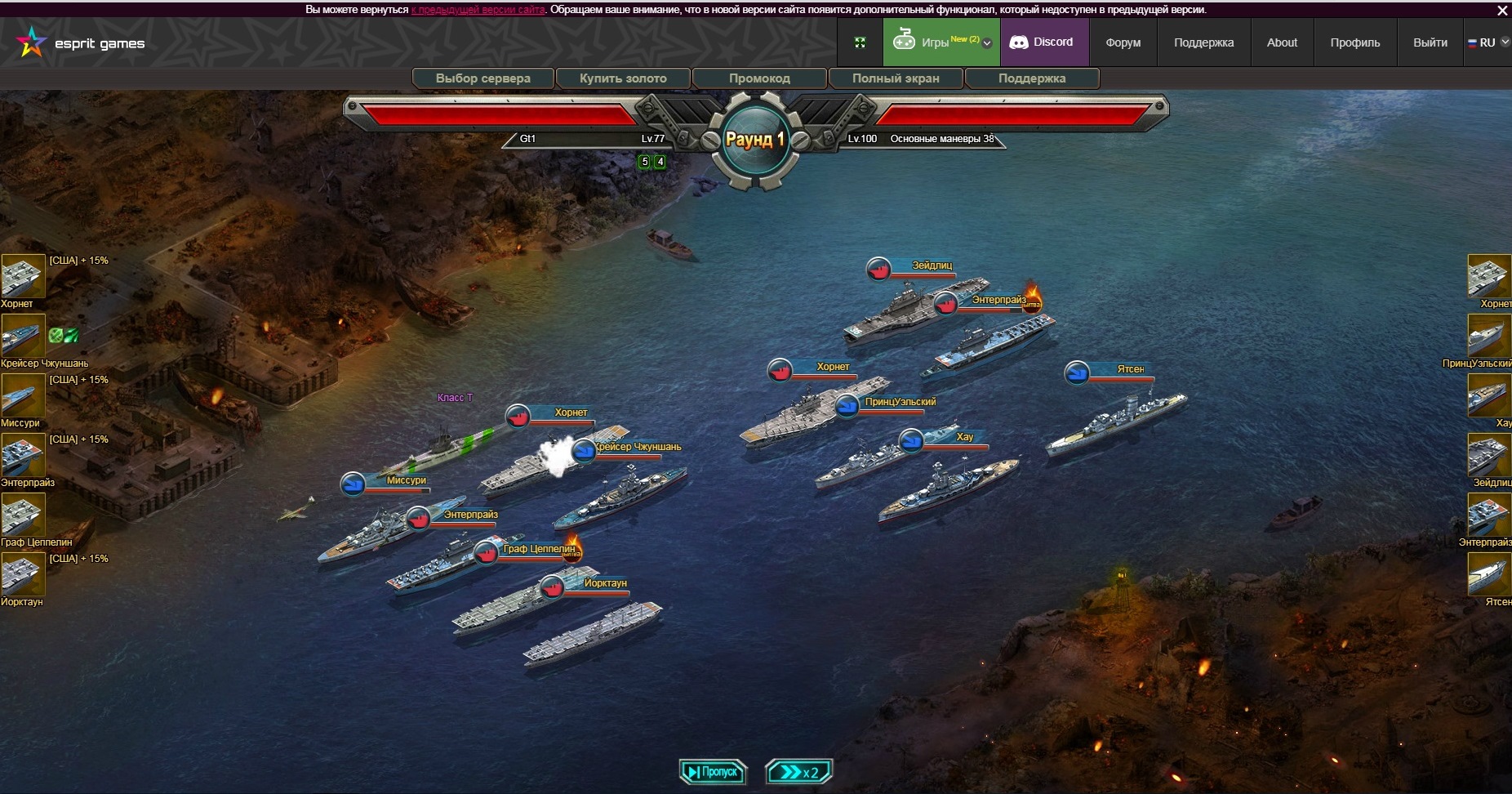
Task: Log out with Выйти
Action: tap(1430, 42)
